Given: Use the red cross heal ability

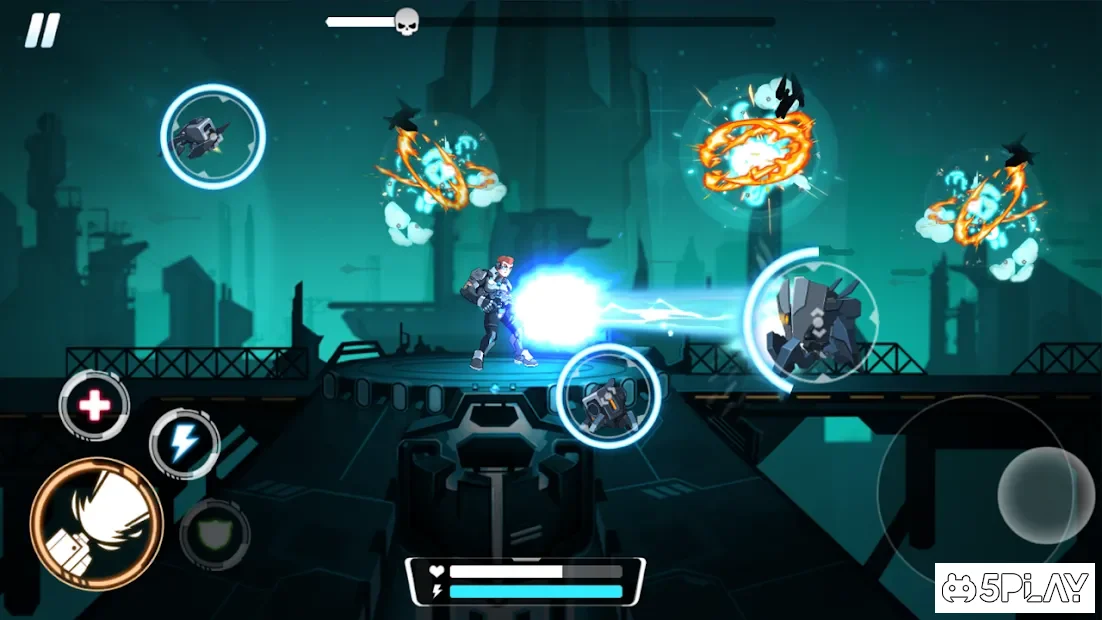Looking at the screenshot, I should point(95,405).
